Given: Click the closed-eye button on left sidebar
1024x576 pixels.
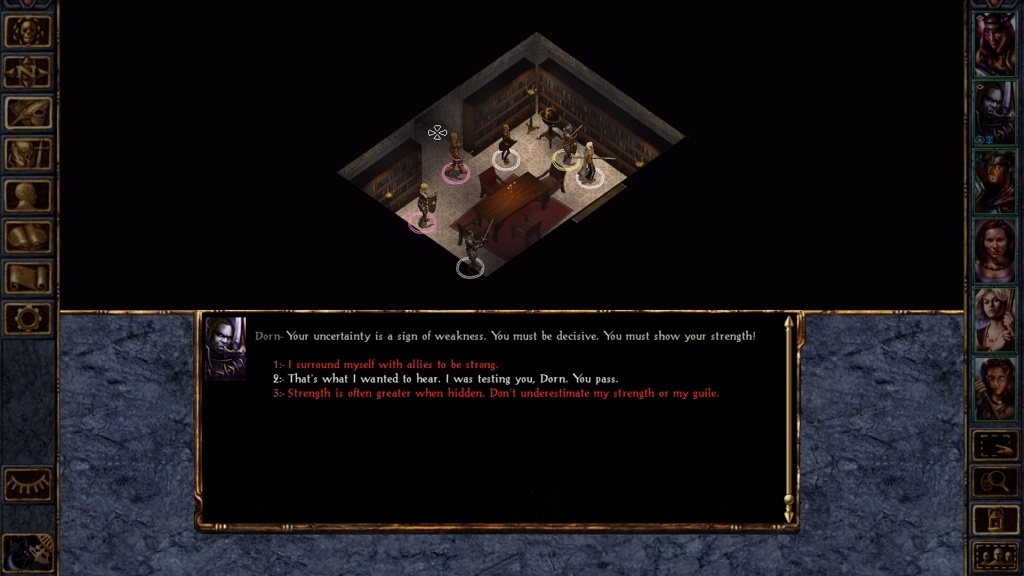Looking at the screenshot, I should click(28, 485).
